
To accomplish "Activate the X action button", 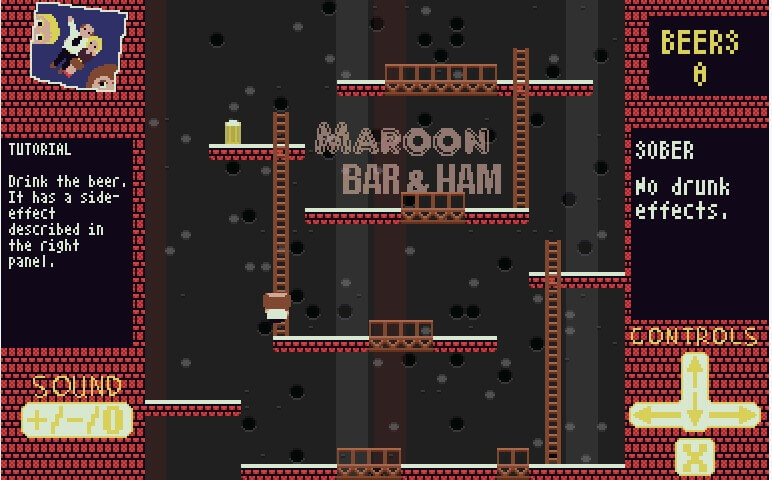I will [695, 458].
